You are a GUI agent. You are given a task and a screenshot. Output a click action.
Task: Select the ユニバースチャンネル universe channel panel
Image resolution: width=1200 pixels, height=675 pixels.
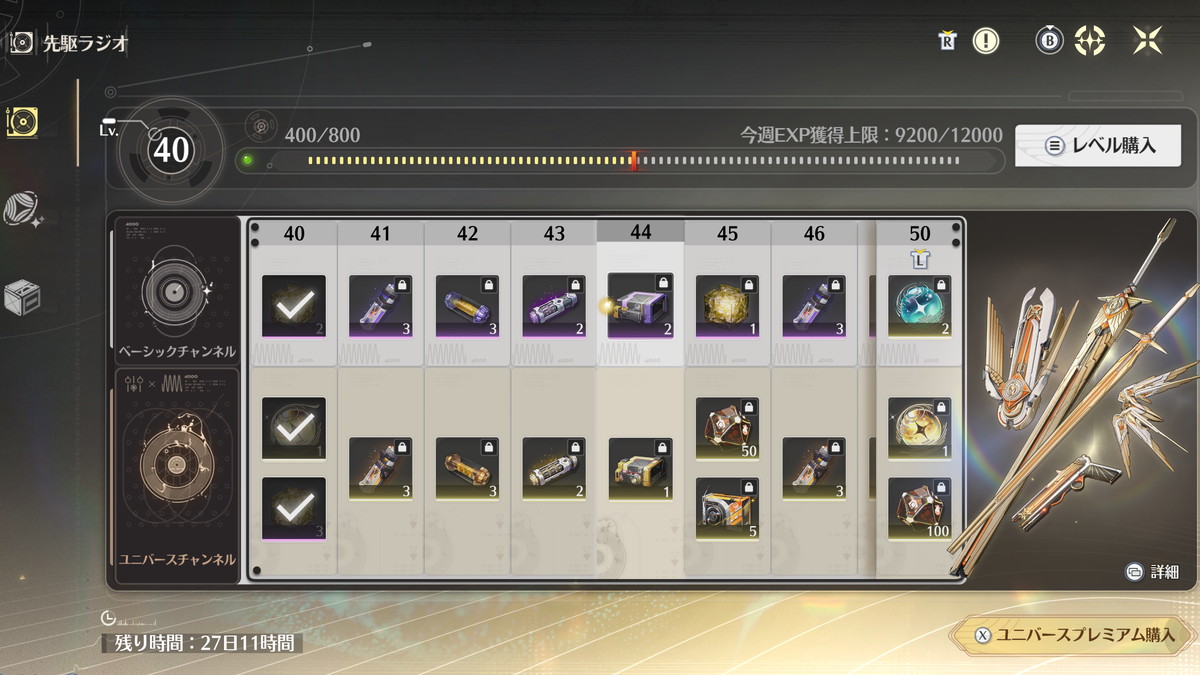point(175,471)
